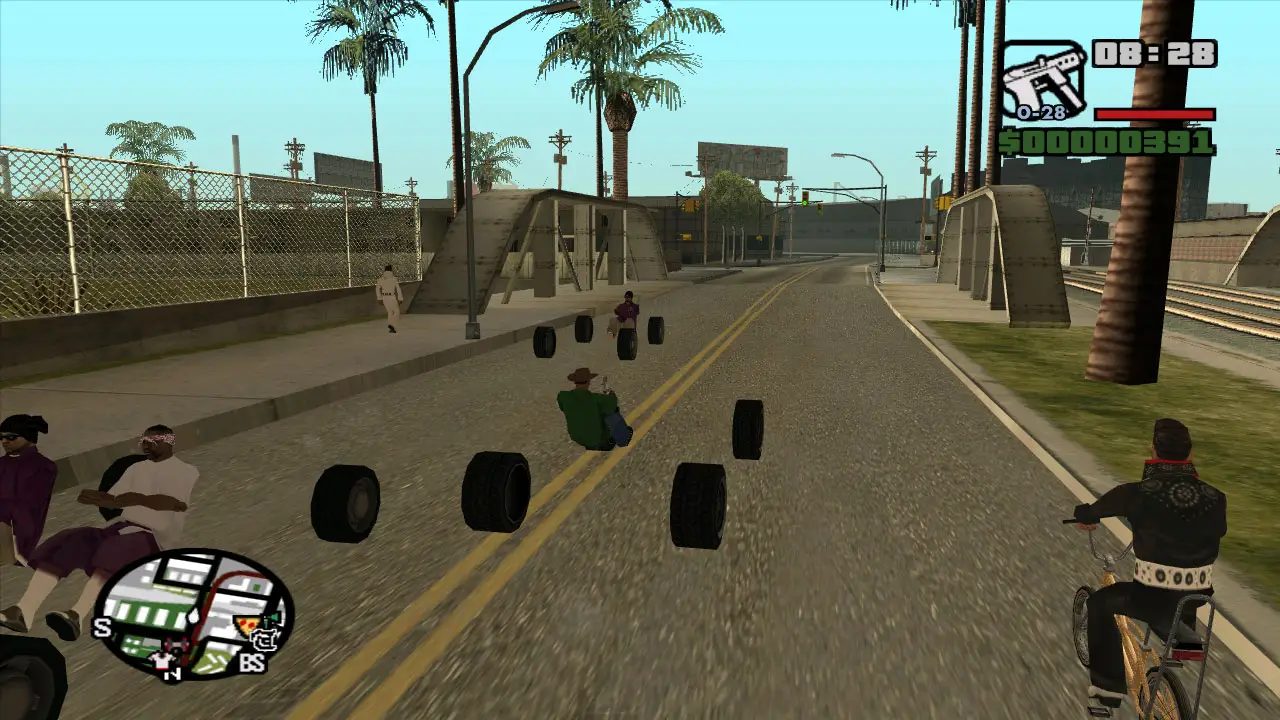The width and height of the screenshot is (1280, 720).
Task: Select the pizza restaurant blip on the radar
Action: [x=247, y=624]
